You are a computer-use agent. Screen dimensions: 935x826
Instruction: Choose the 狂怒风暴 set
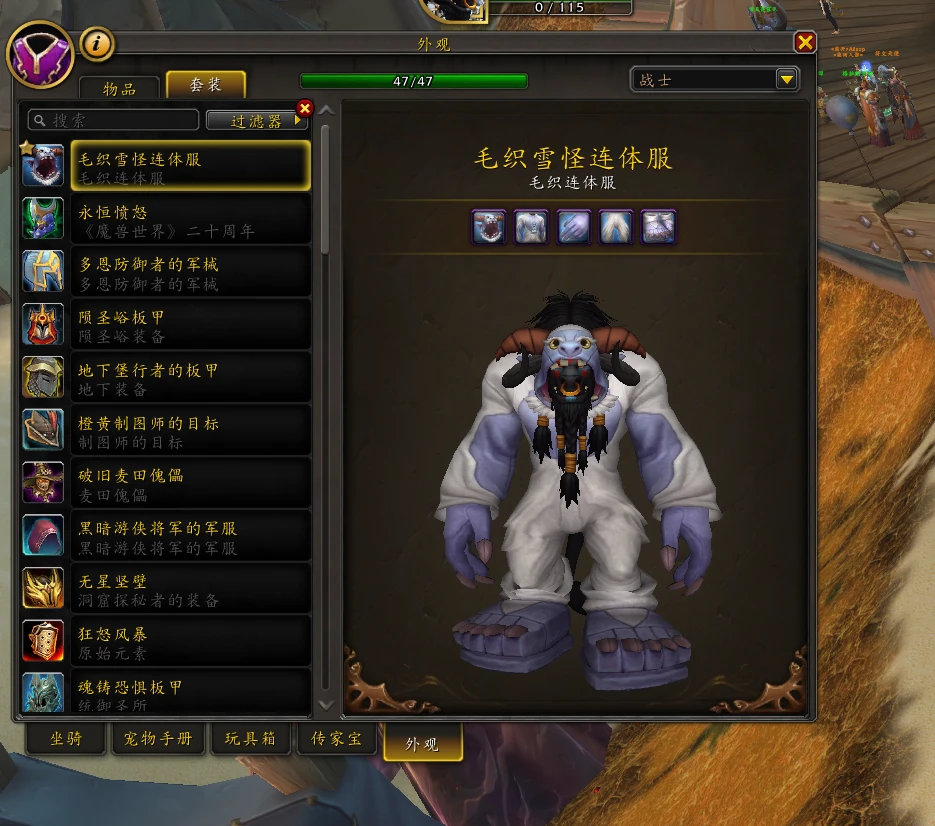point(190,643)
